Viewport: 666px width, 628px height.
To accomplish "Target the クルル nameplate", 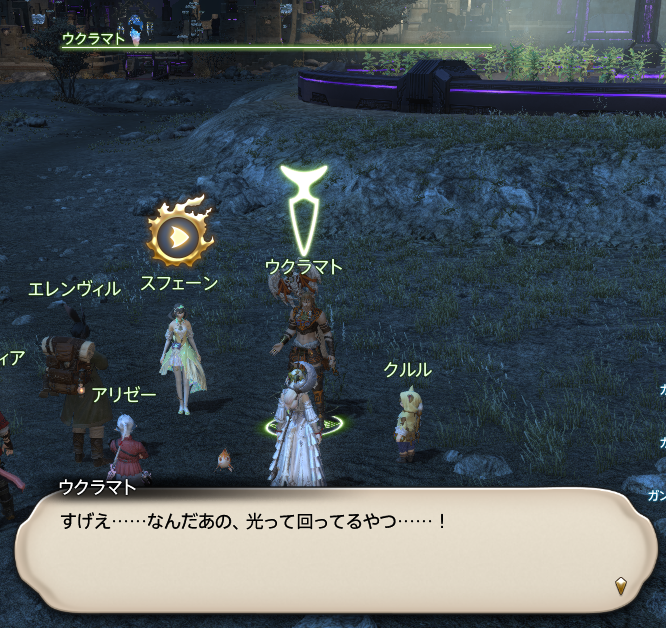I will point(407,370).
